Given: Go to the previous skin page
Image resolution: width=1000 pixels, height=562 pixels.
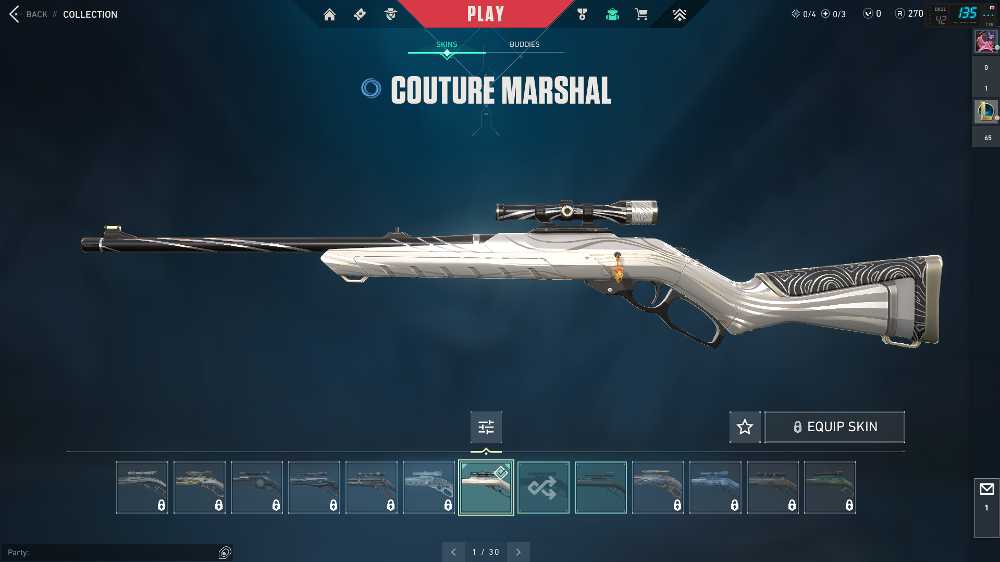Looking at the screenshot, I should pos(453,552).
